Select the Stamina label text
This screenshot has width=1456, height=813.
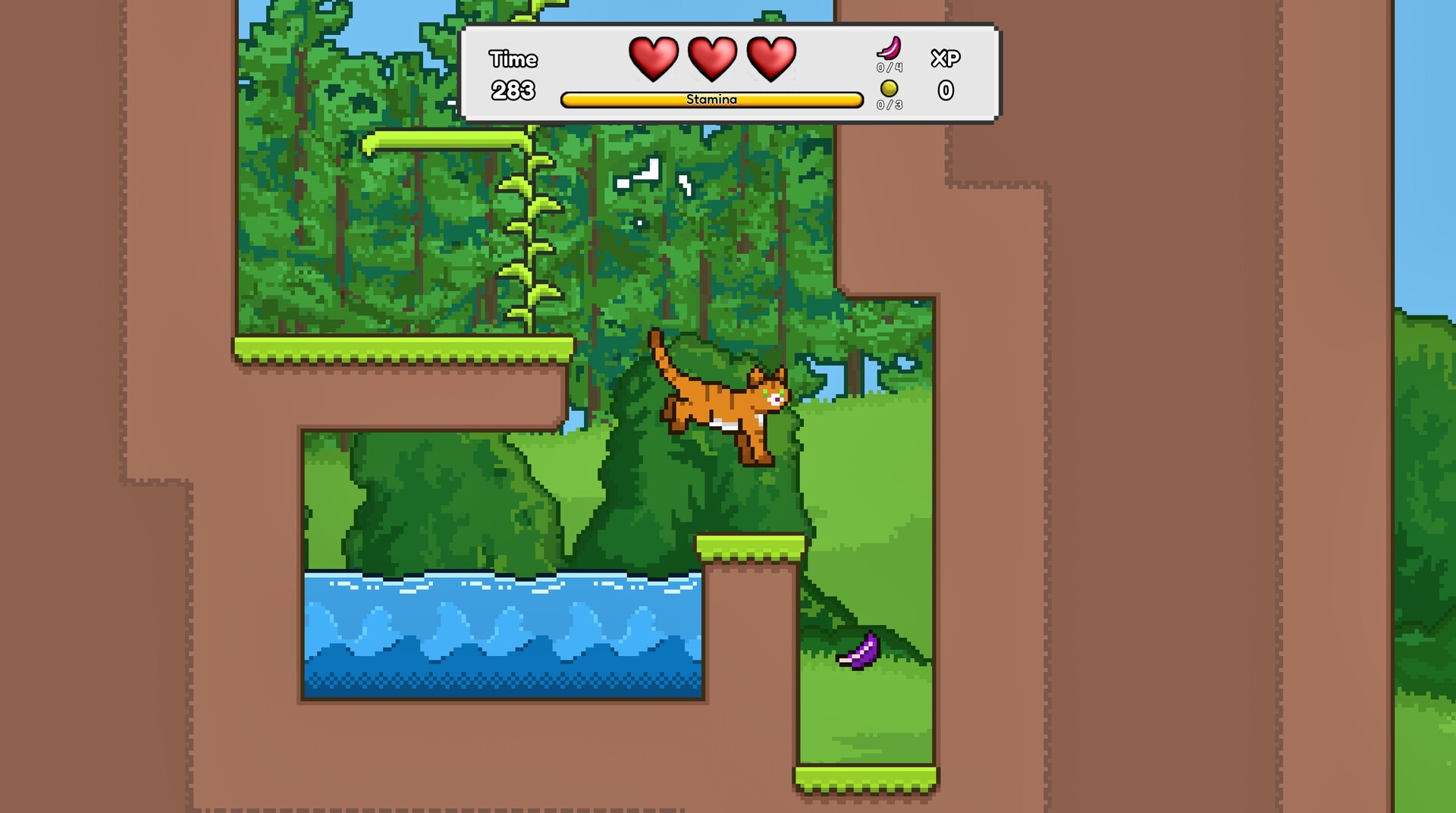(x=711, y=99)
